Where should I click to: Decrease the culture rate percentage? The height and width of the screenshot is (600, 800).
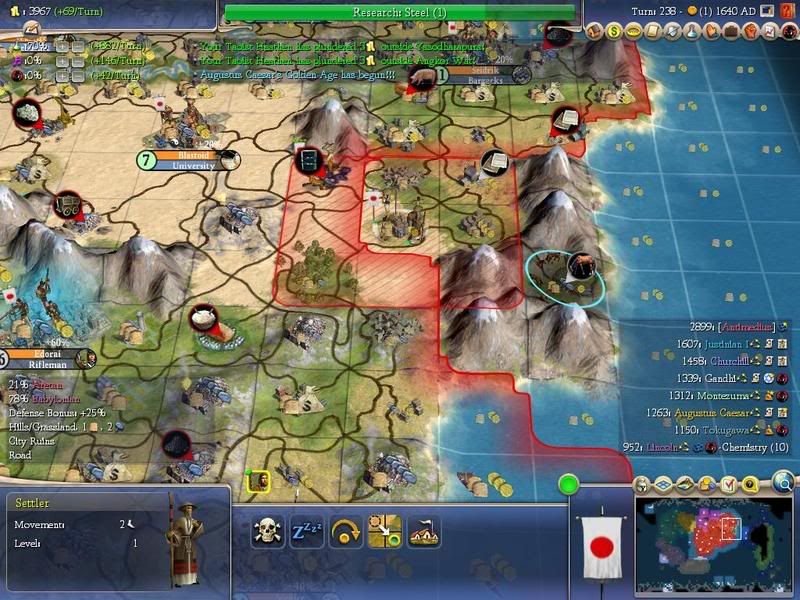point(78,61)
